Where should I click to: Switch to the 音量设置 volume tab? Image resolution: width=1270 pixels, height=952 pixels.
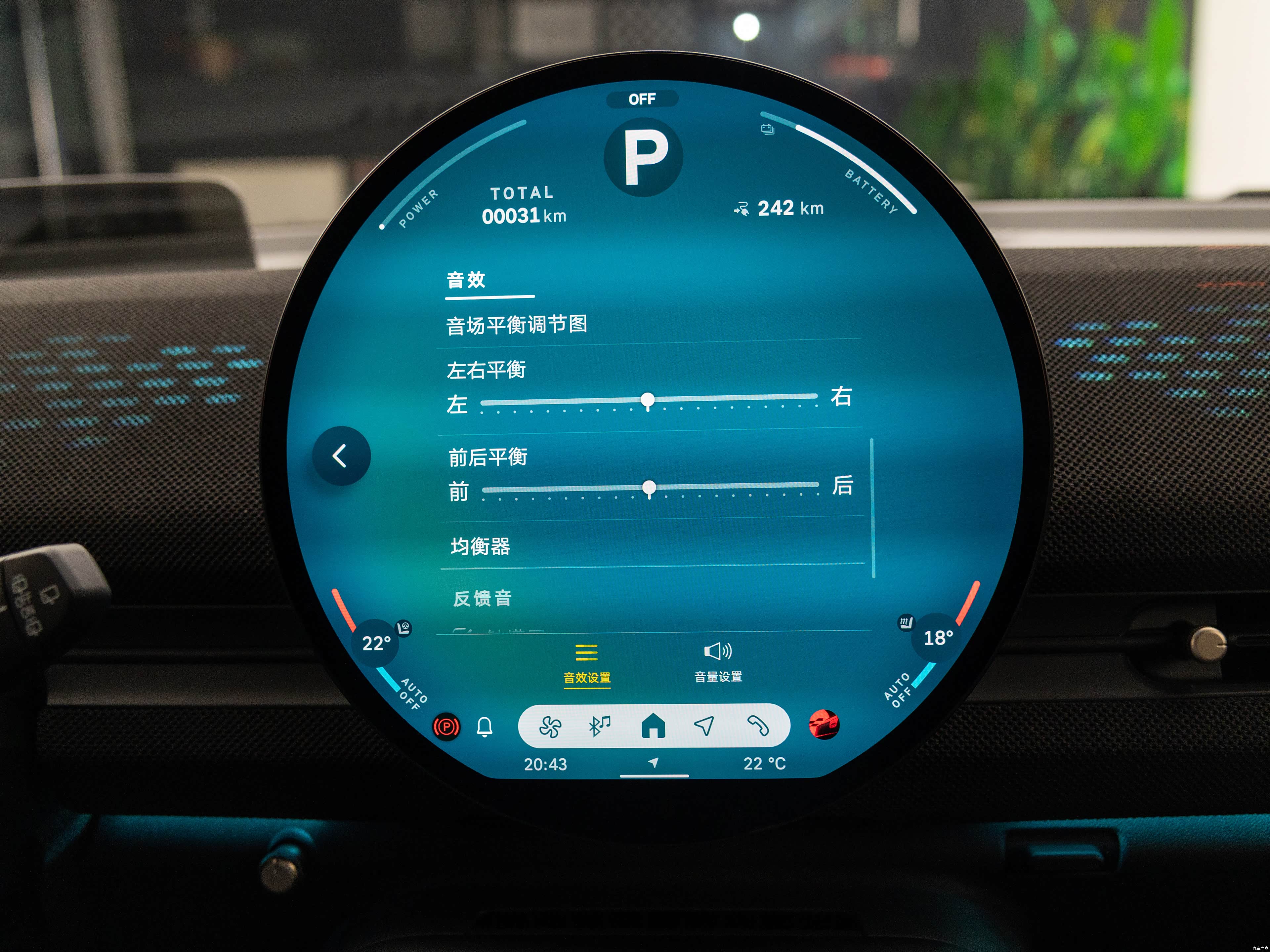tap(718, 663)
